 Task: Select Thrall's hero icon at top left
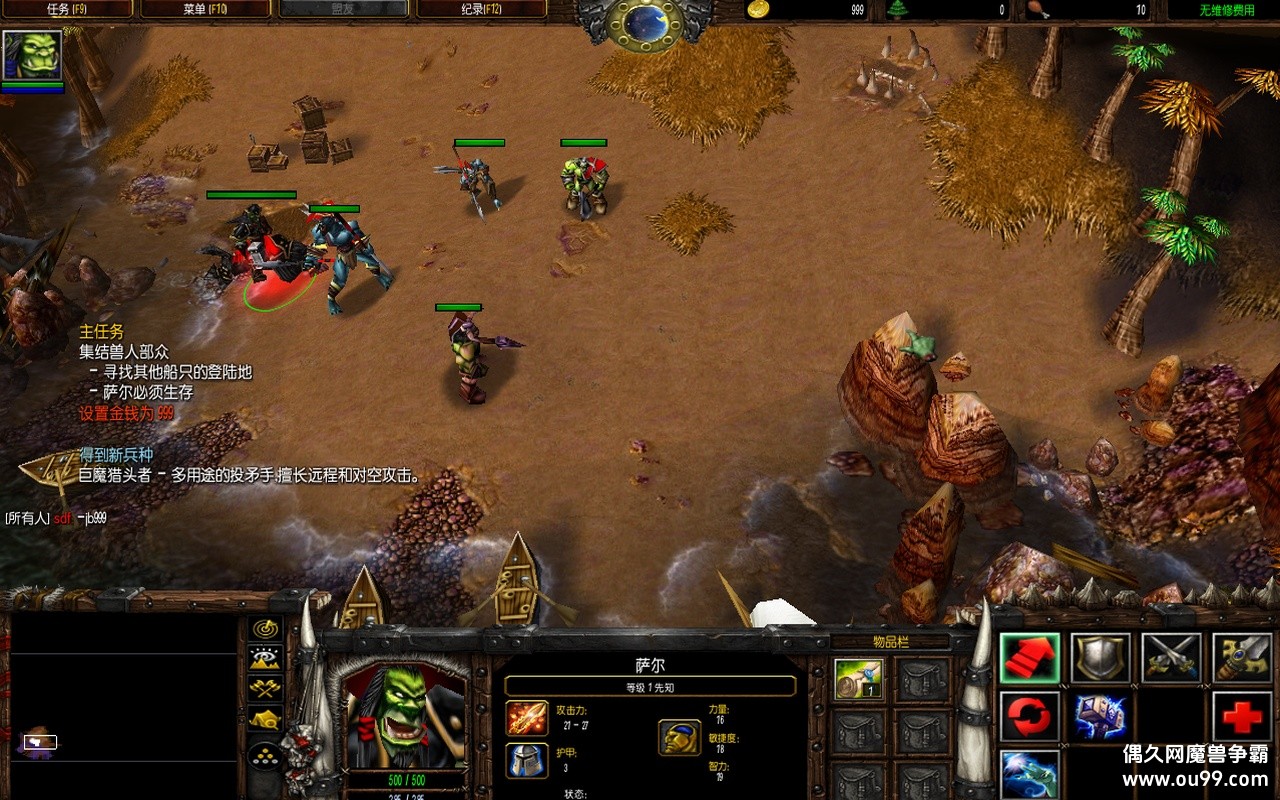(32, 55)
